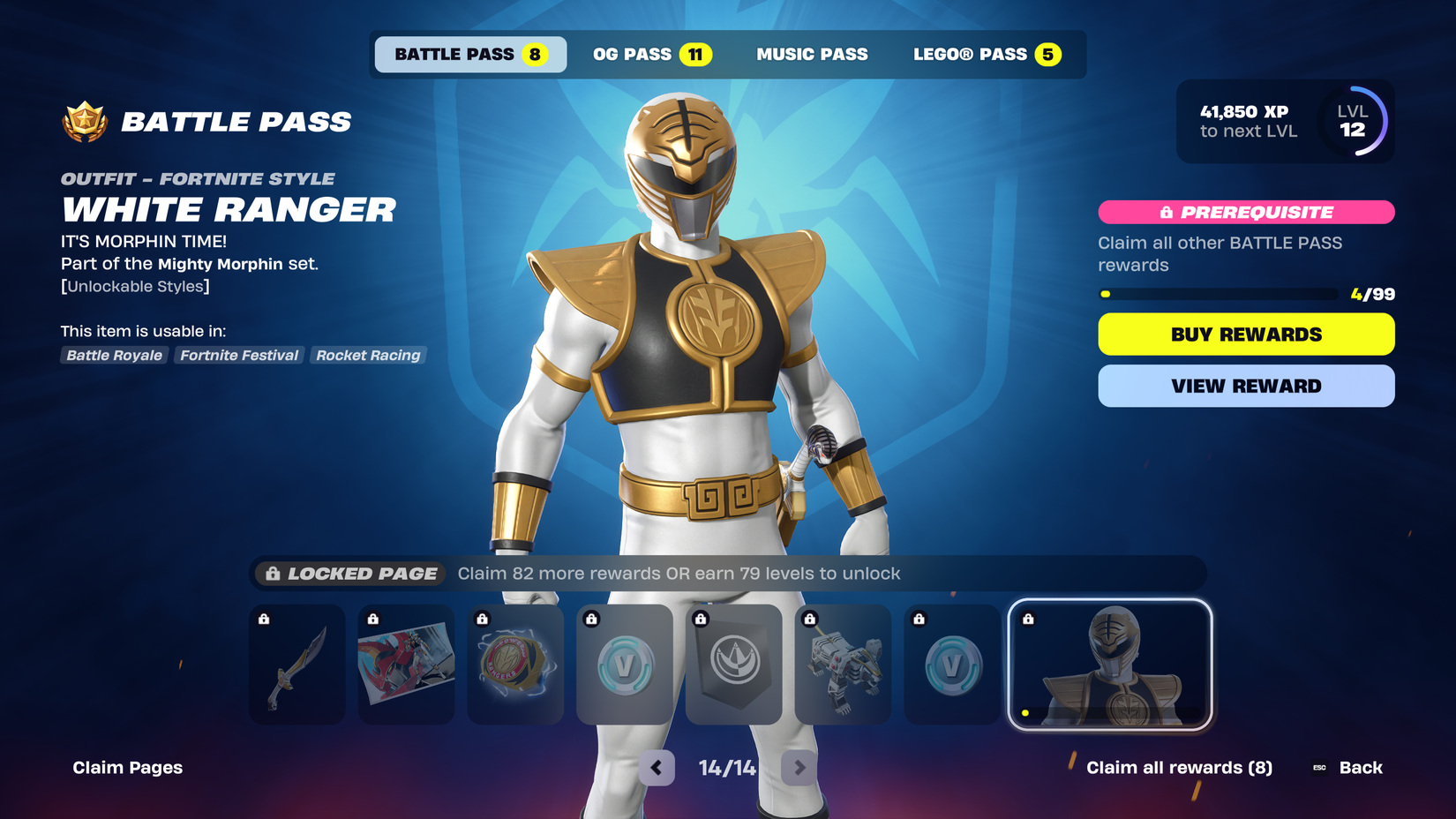This screenshot has height=819, width=1456.
Task: Click the left page navigation arrow
Action: [x=656, y=768]
